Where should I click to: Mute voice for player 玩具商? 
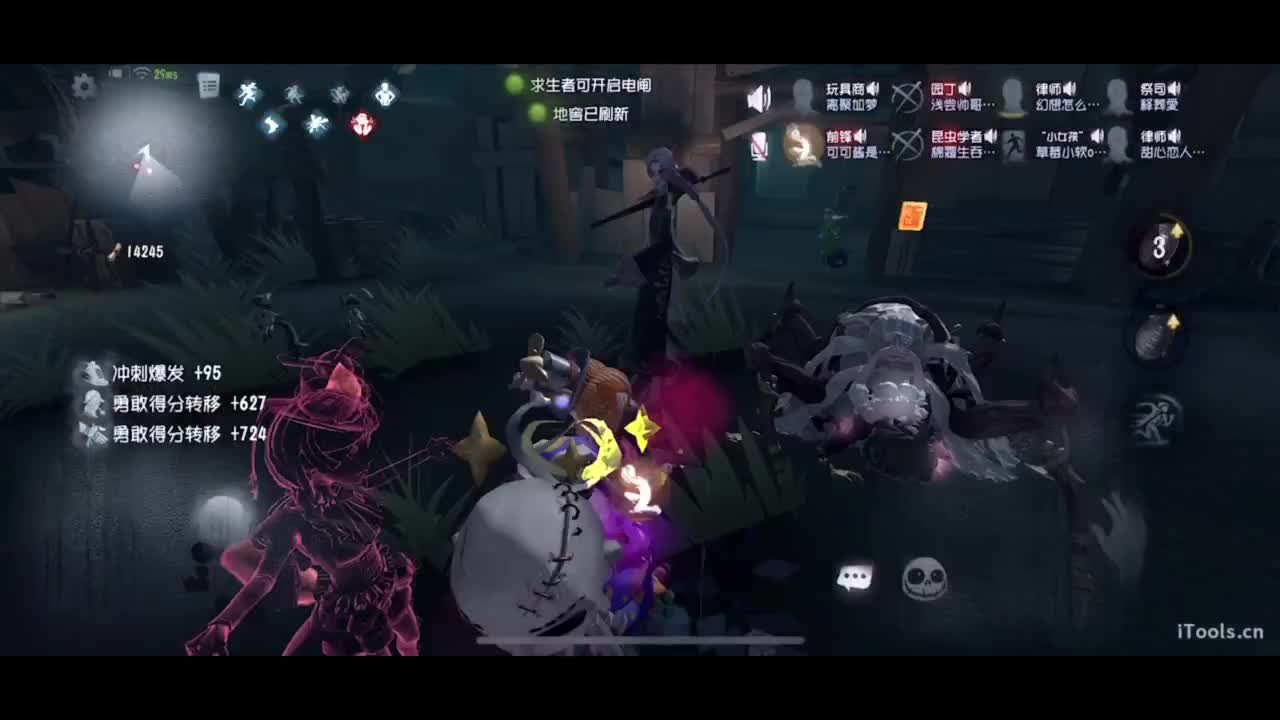coord(873,88)
